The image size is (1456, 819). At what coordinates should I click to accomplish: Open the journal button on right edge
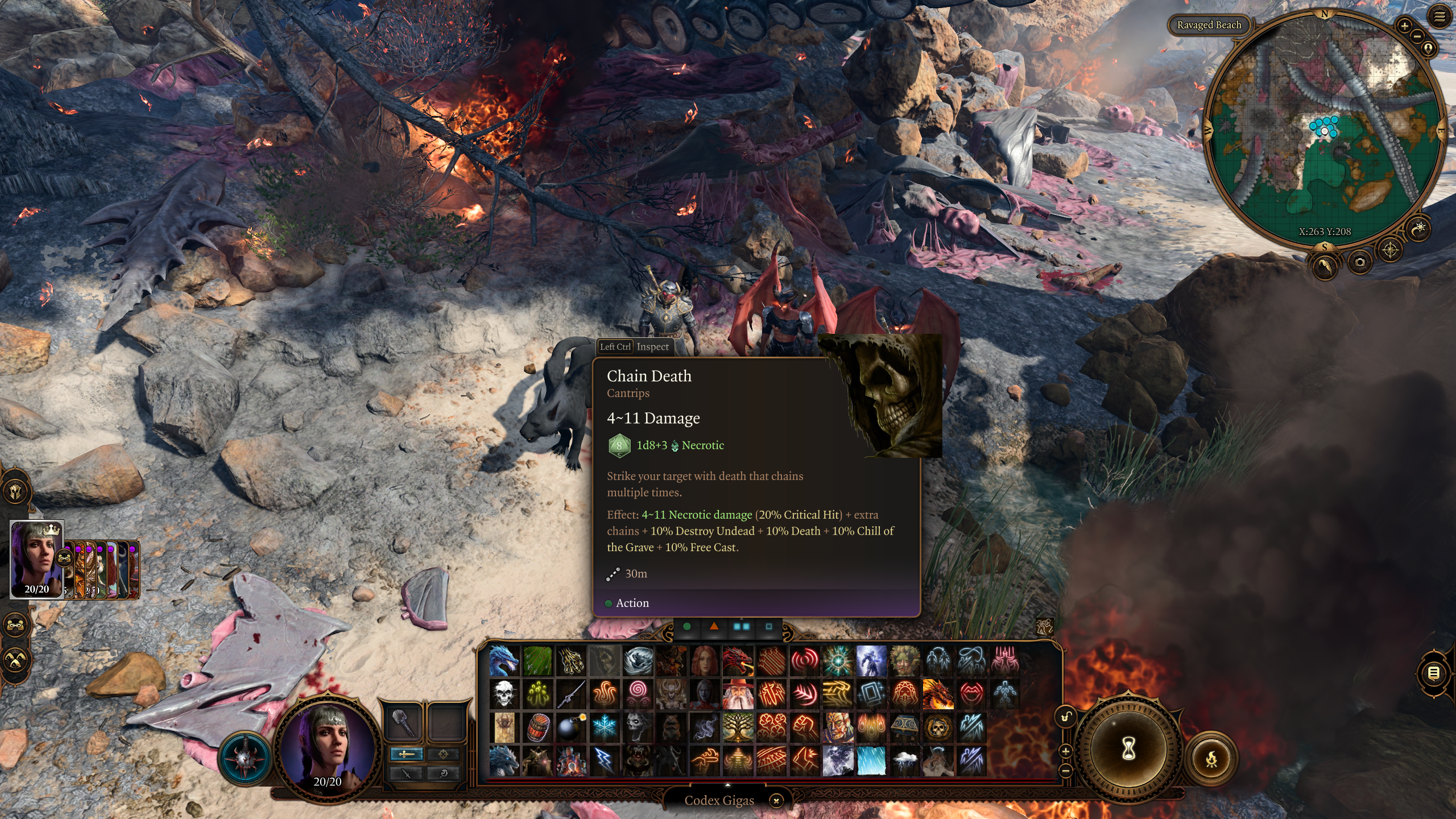1433,674
